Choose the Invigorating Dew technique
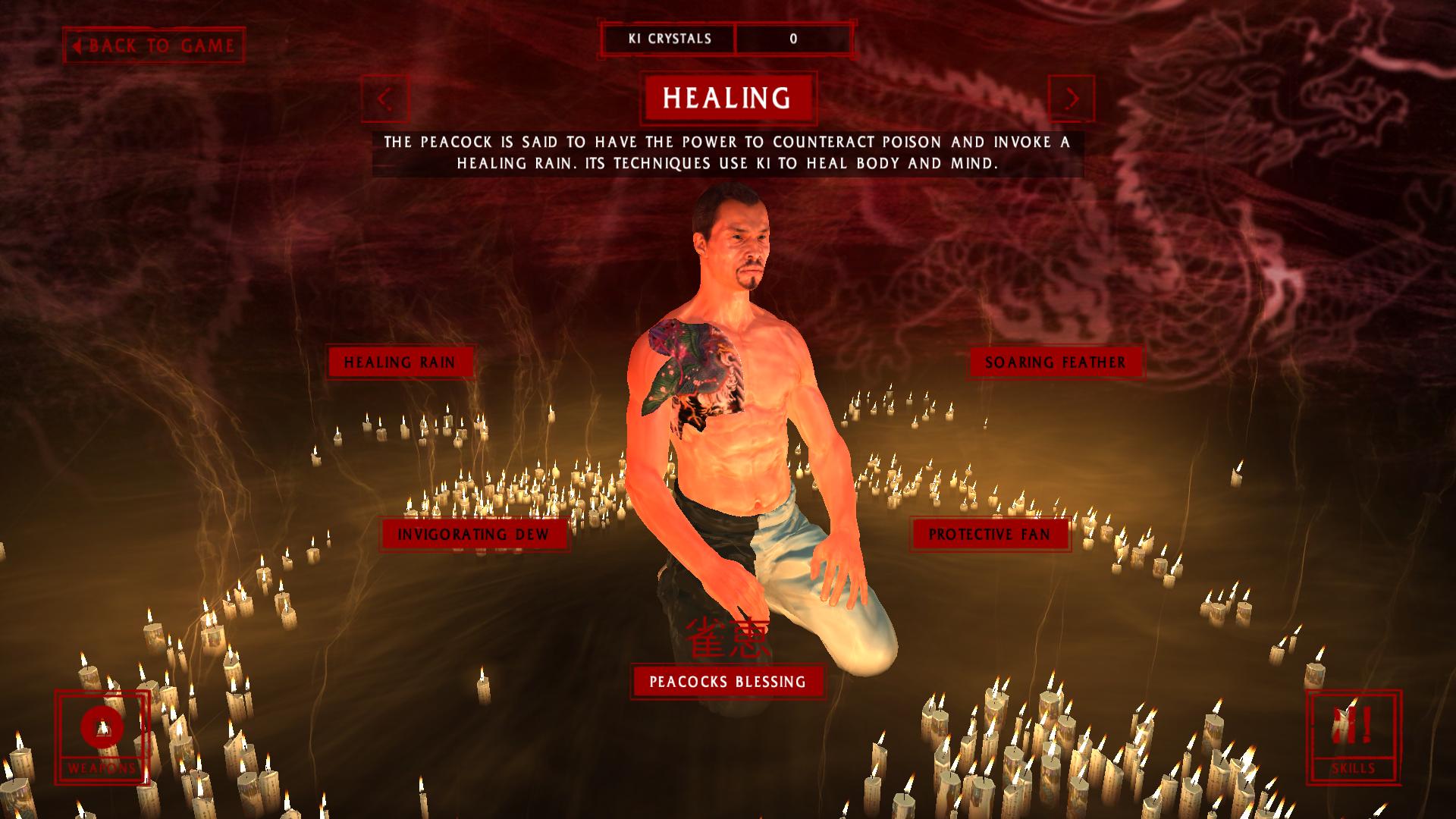 coord(474,535)
